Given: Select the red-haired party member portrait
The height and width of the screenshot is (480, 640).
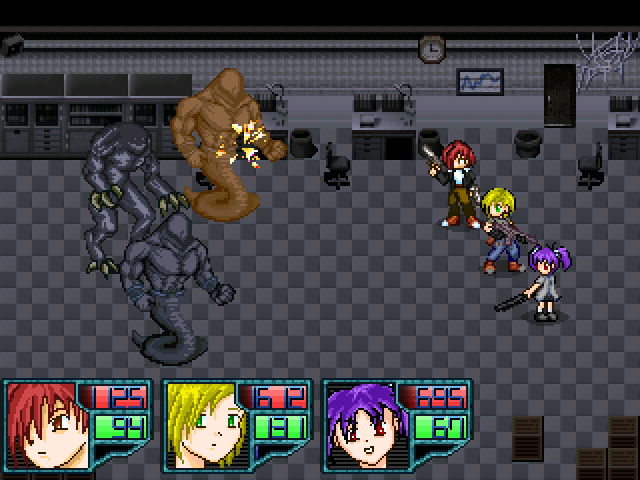Looking at the screenshot, I should pos(46,422).
